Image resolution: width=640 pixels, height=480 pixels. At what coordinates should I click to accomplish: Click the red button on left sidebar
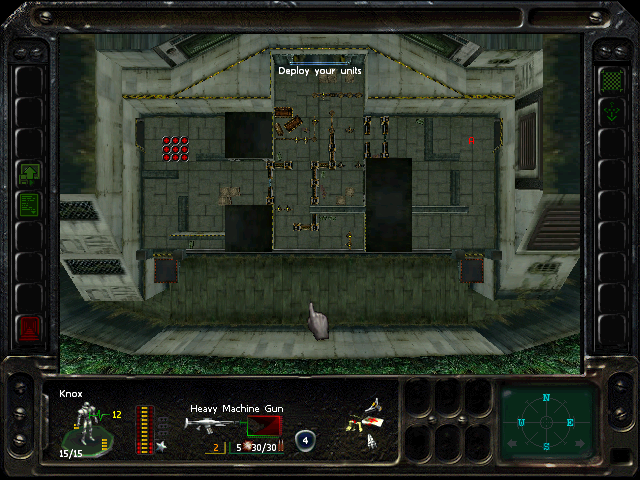29,326
